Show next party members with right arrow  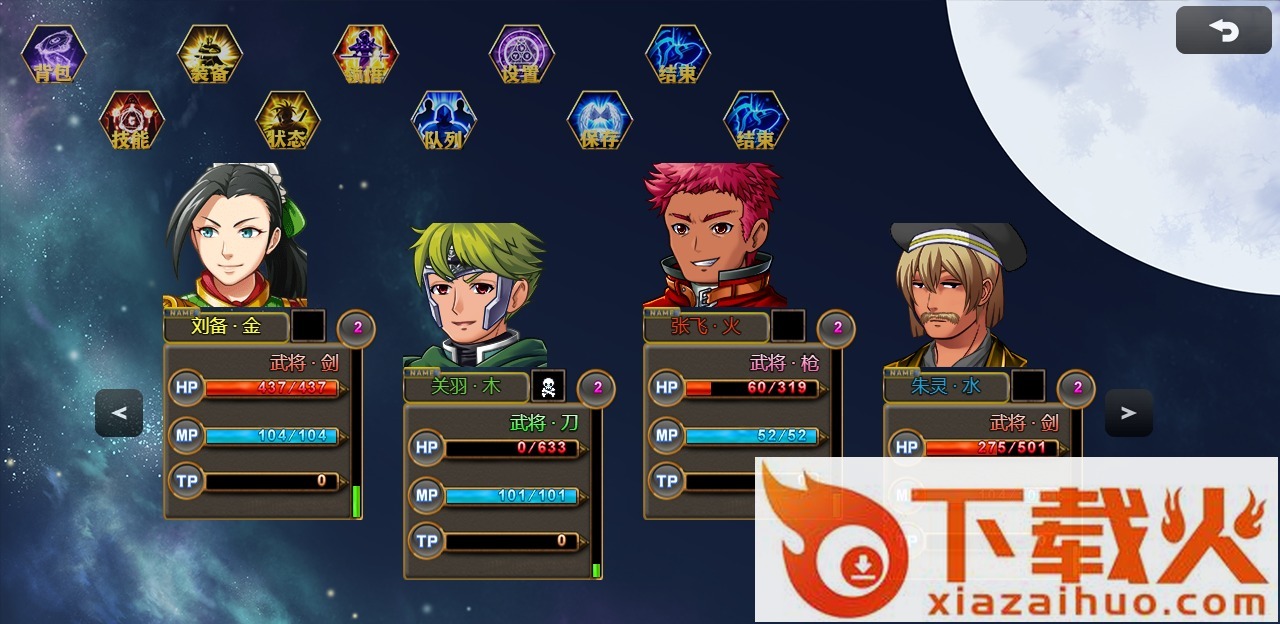click(1129, 413)
